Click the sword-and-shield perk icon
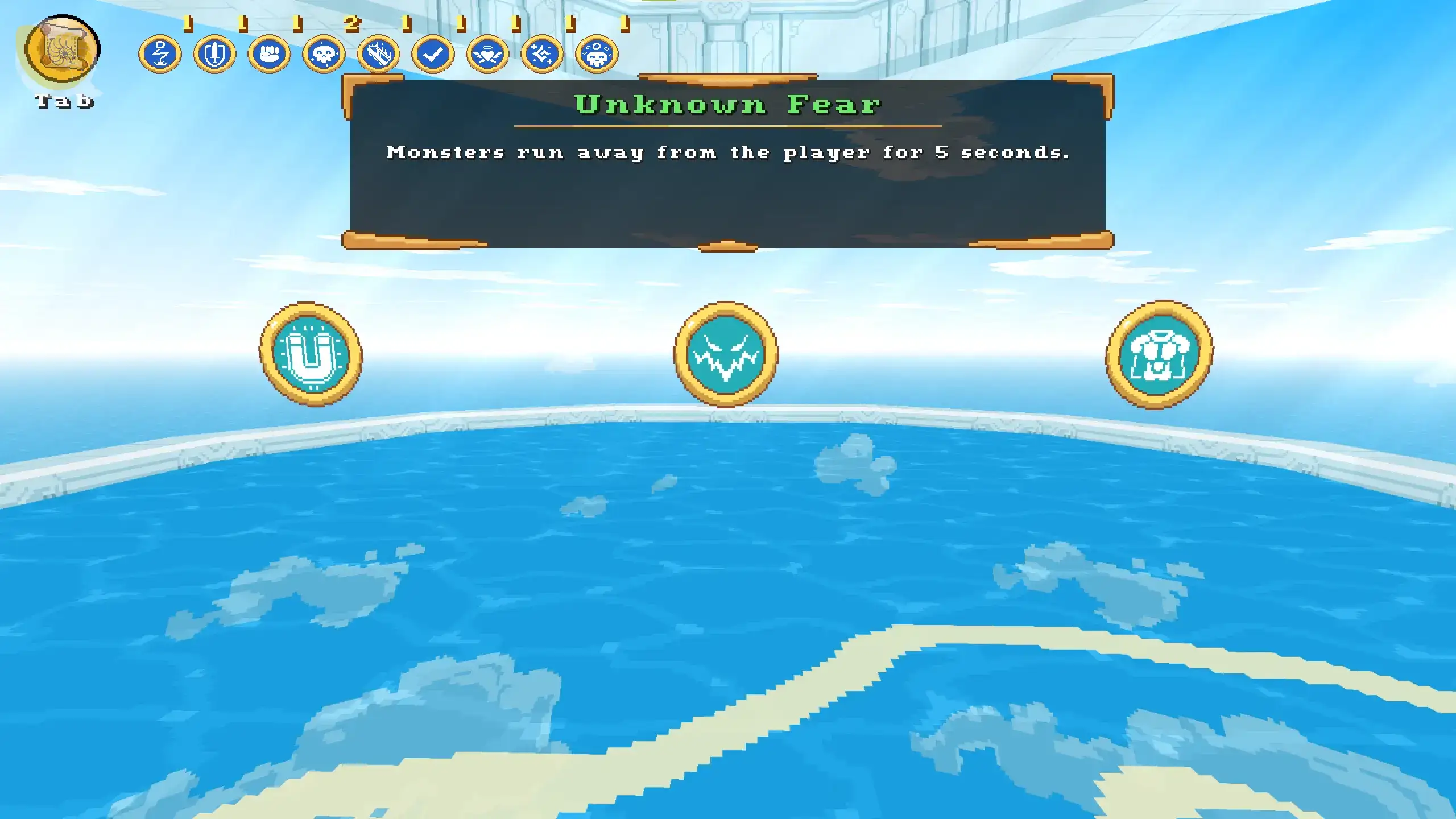 214,55
